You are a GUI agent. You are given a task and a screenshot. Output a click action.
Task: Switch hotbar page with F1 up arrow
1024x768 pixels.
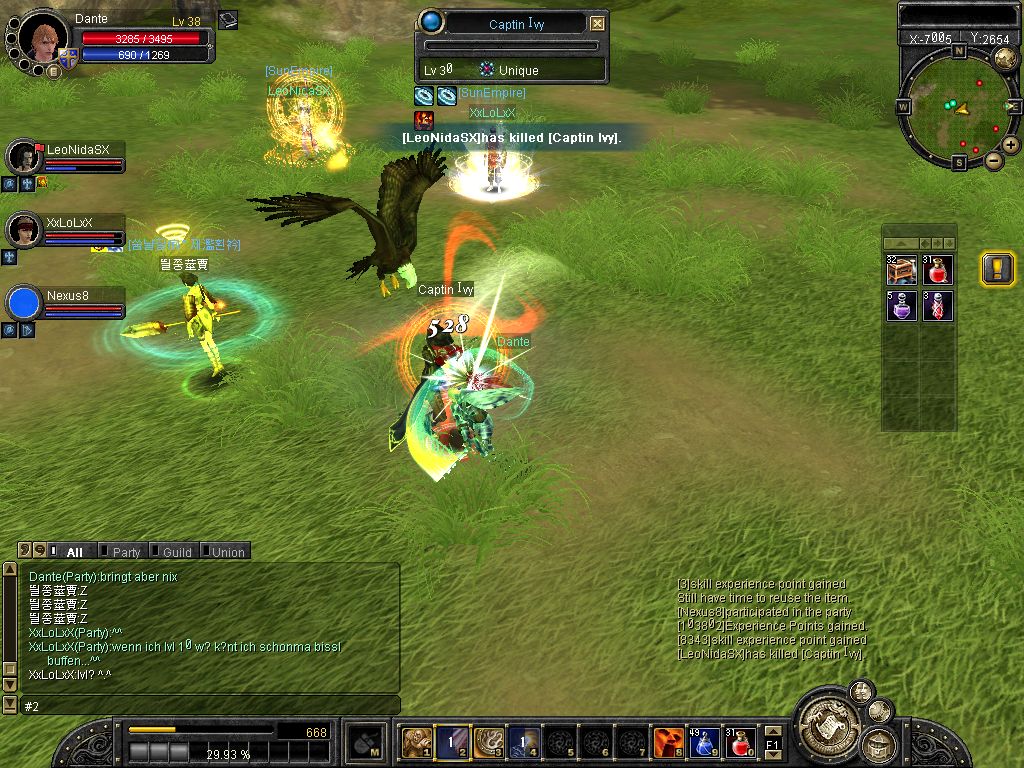click(772, 732)
